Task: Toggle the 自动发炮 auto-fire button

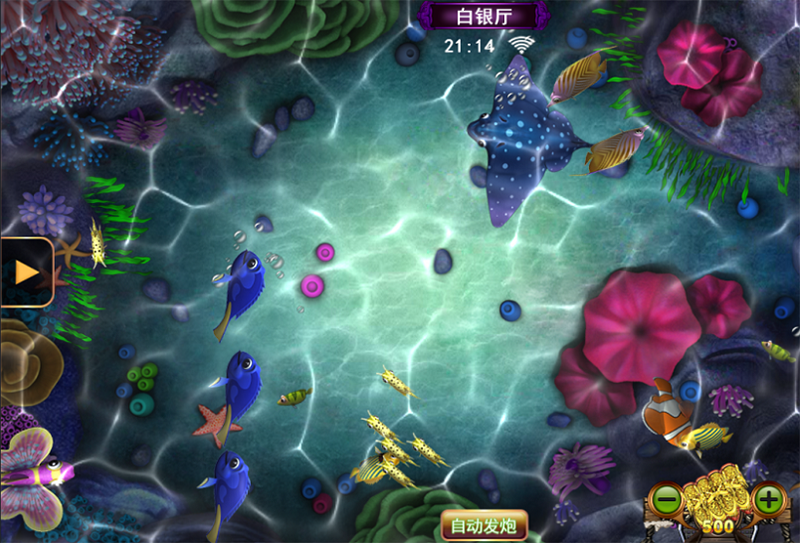Action: tap(484, 525)
